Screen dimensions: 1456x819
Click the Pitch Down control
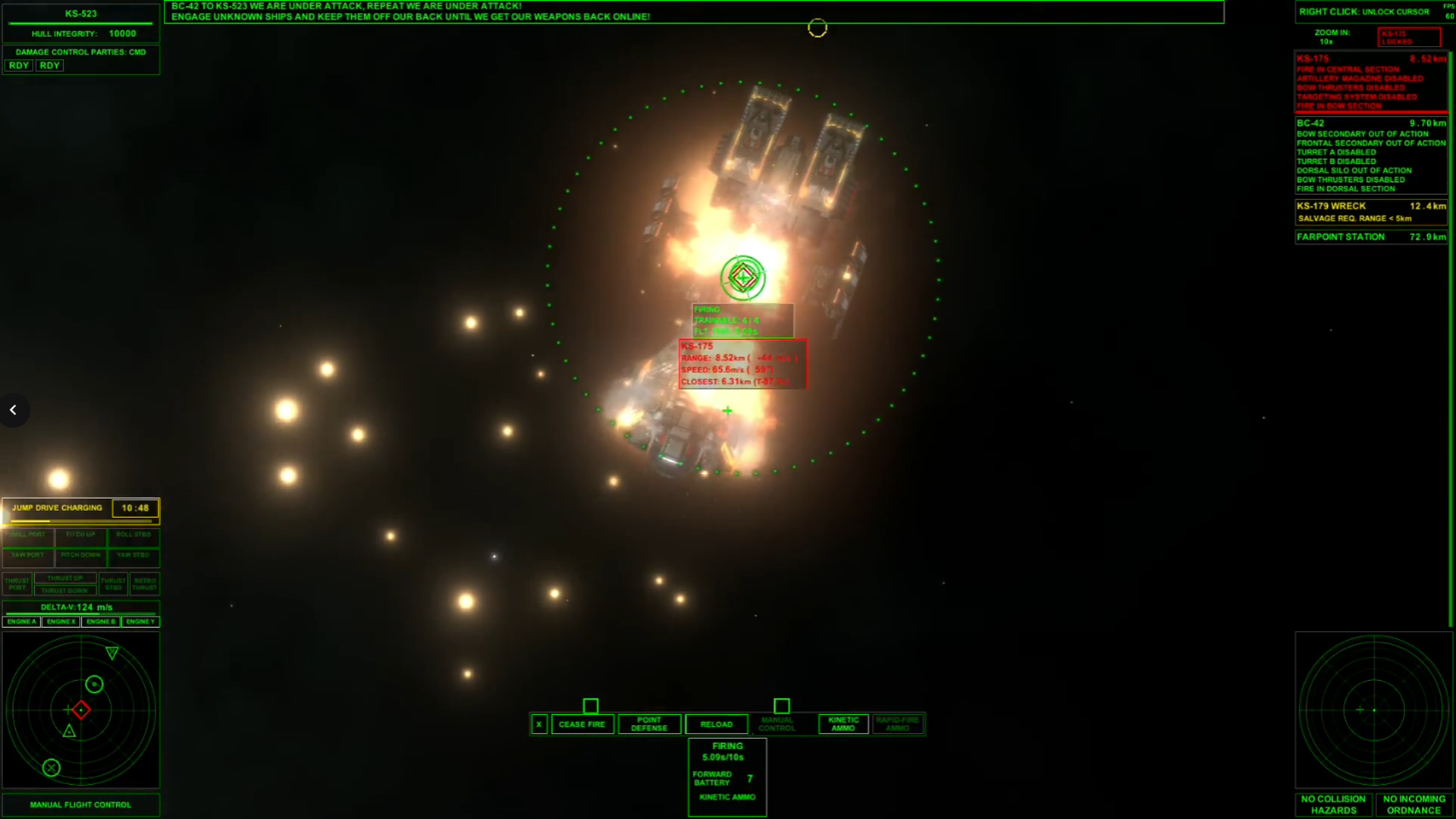coord(81,554)
